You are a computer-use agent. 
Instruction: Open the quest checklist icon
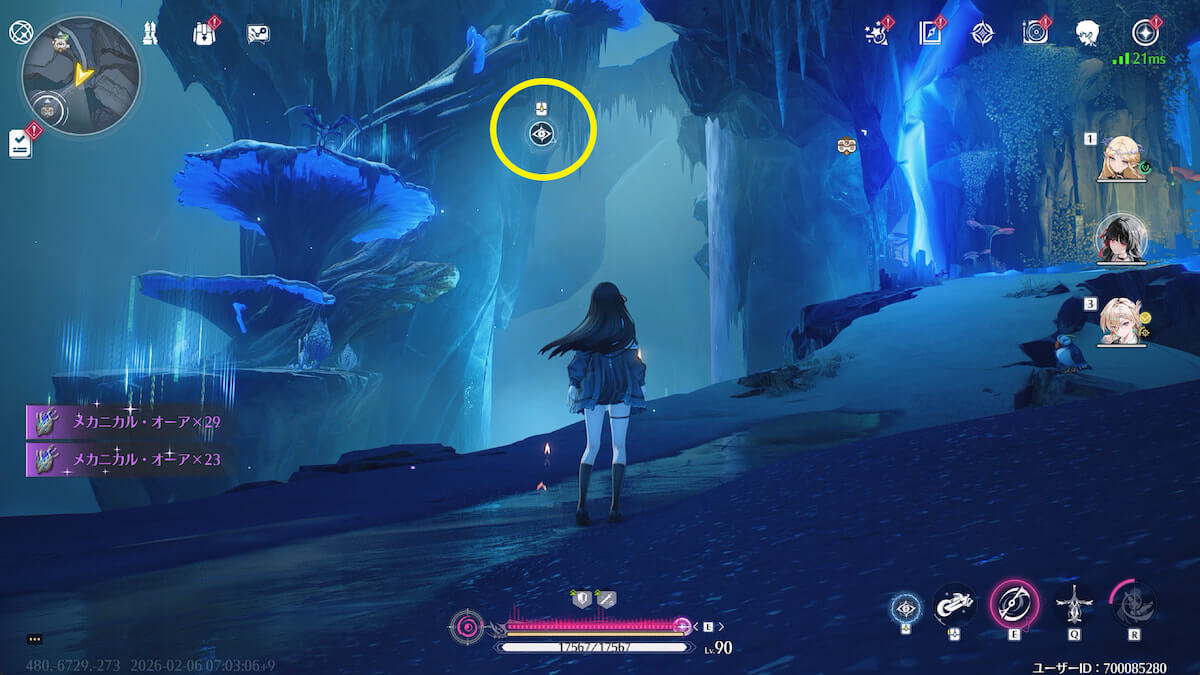22,144
